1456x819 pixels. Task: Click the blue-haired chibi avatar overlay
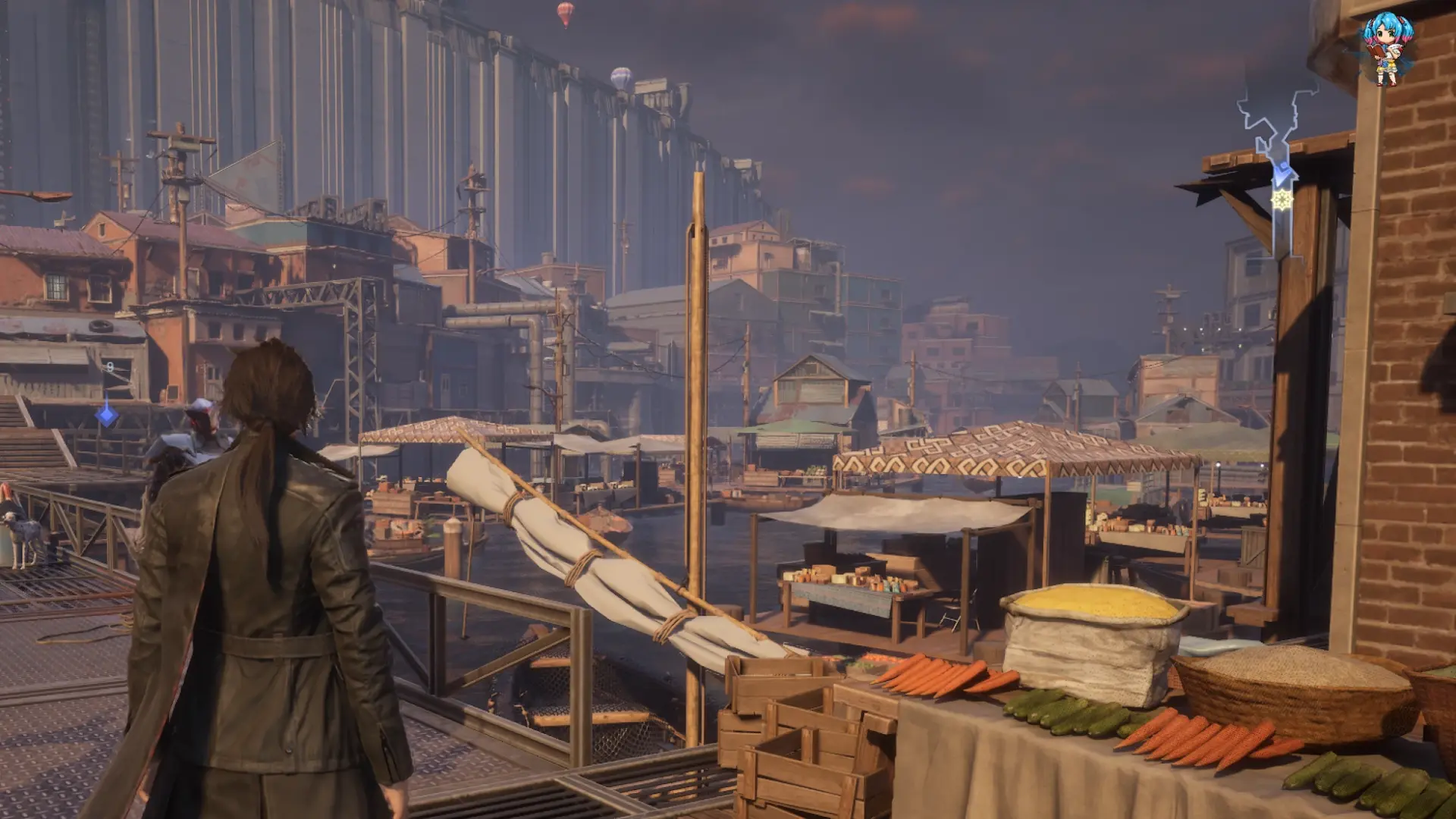pos(1388,50)
